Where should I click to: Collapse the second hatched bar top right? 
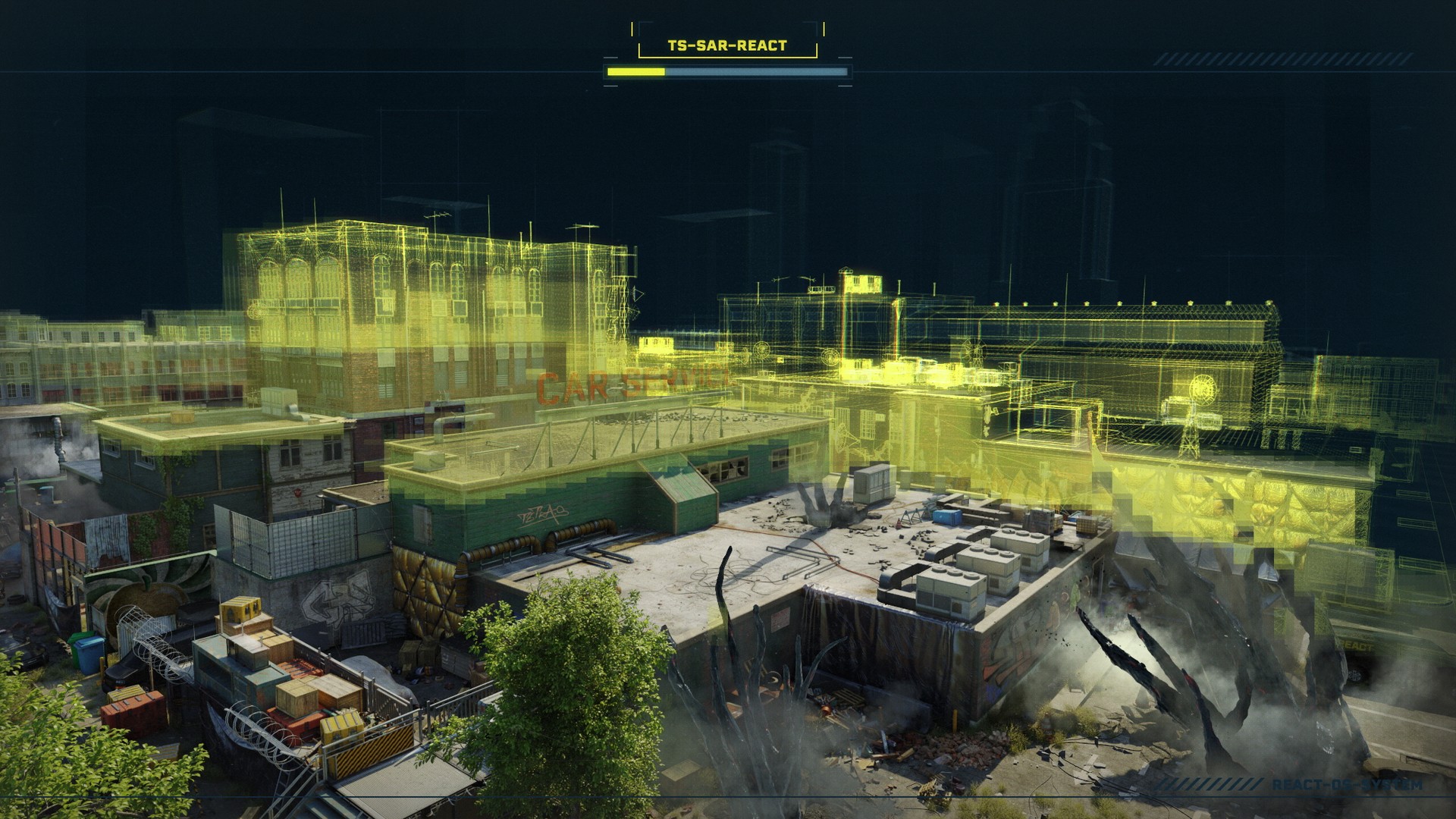tap(1380, 58)
